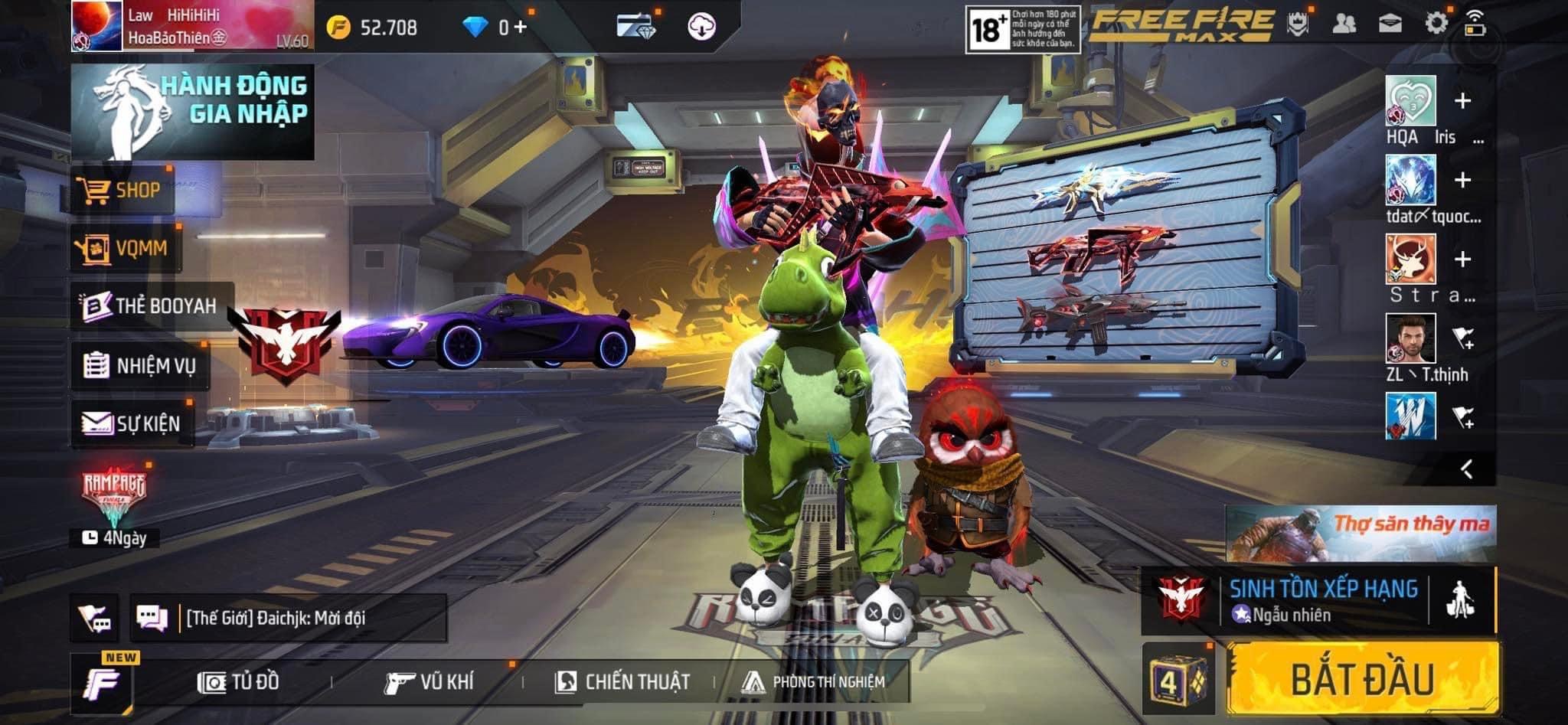The width and height of the screenshot is (1568, 725).
Task: Open THẺ BOOYAH pass
Action: pos(151,306)
